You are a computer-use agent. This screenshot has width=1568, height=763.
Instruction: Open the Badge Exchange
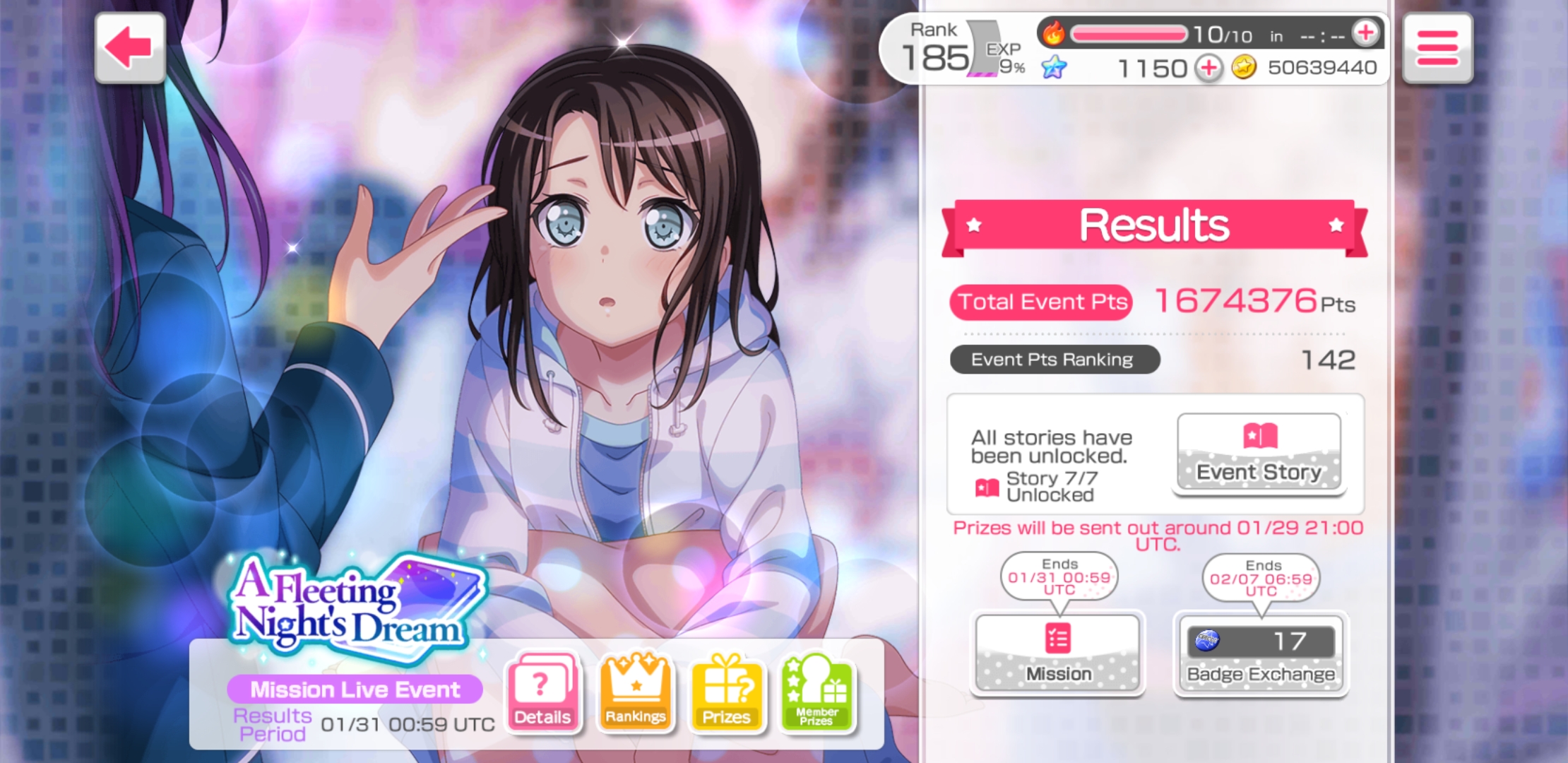1261,653
